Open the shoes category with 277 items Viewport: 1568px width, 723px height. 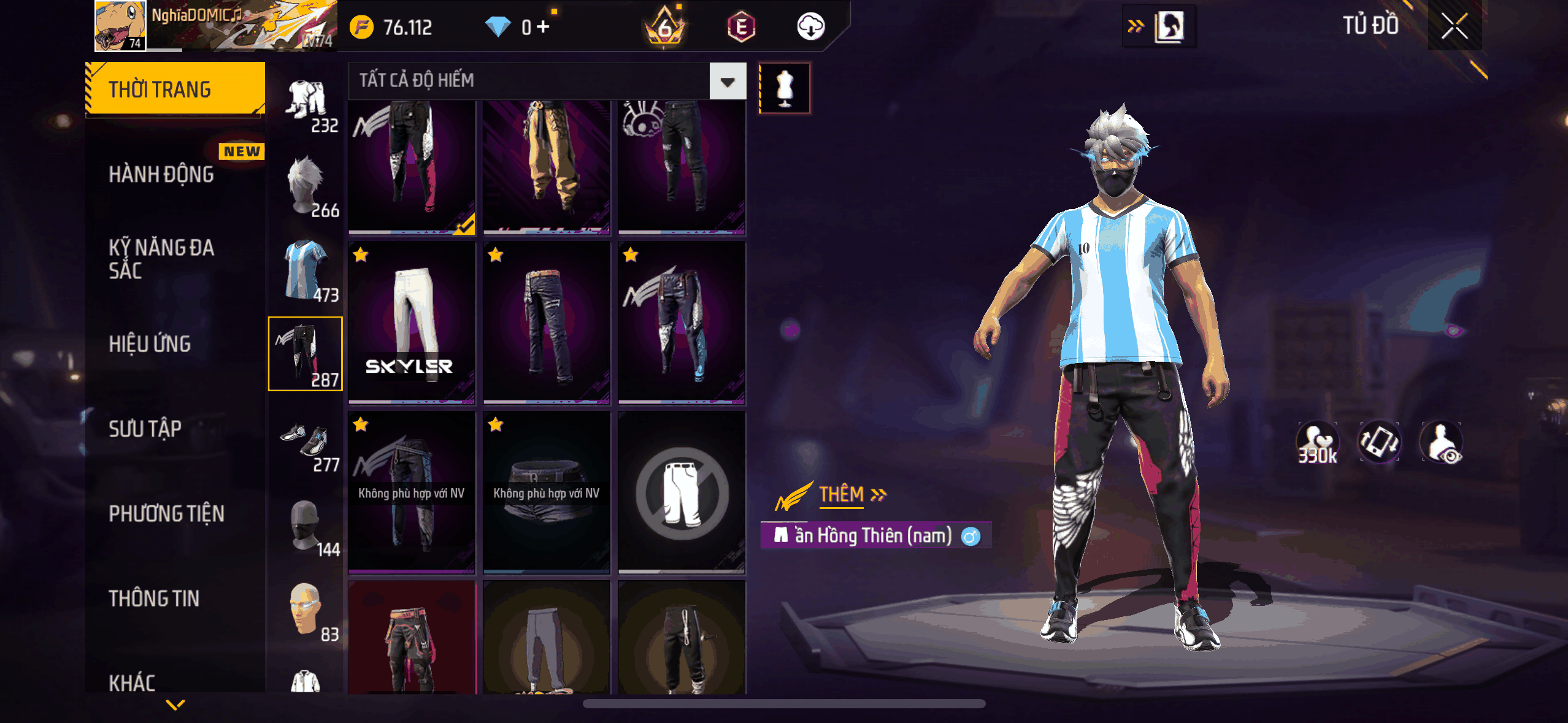point(306,440)
